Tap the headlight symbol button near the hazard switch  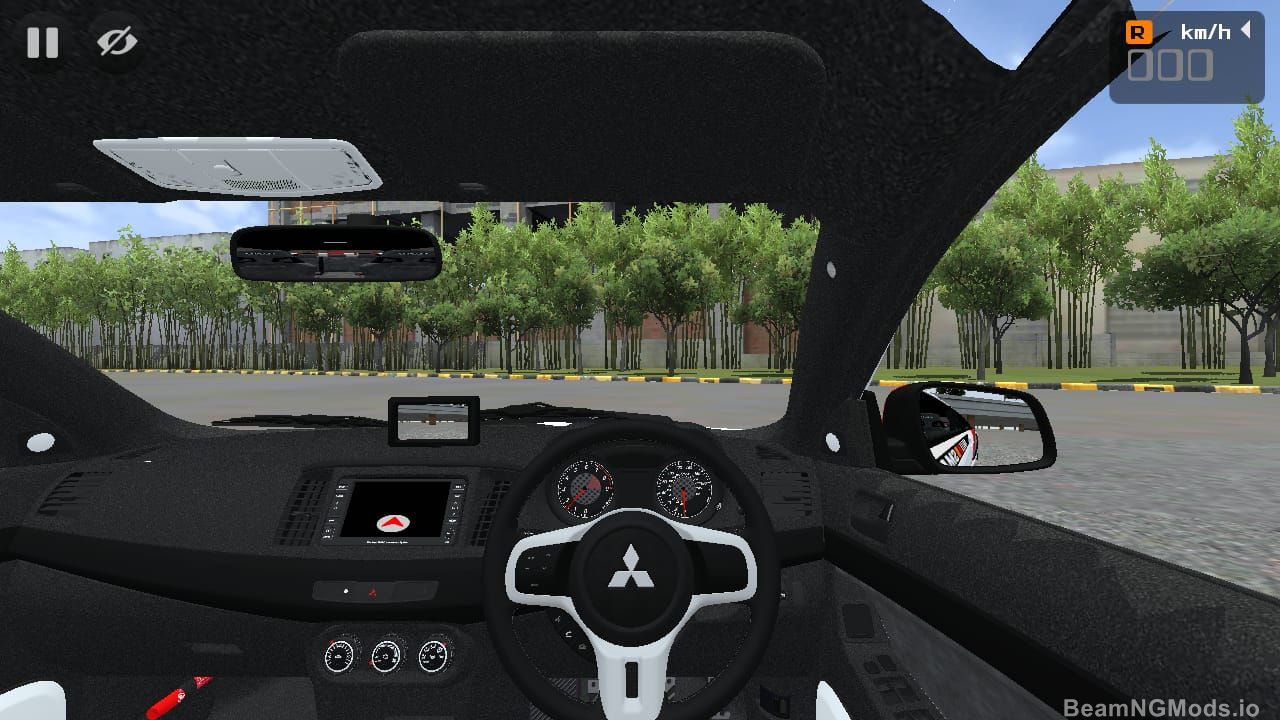coord(346,590)
